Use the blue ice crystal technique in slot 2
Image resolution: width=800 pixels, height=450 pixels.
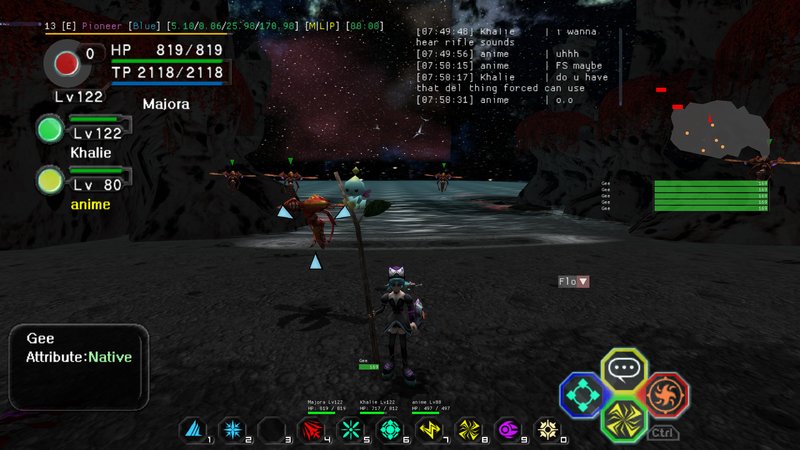point(231,430)
